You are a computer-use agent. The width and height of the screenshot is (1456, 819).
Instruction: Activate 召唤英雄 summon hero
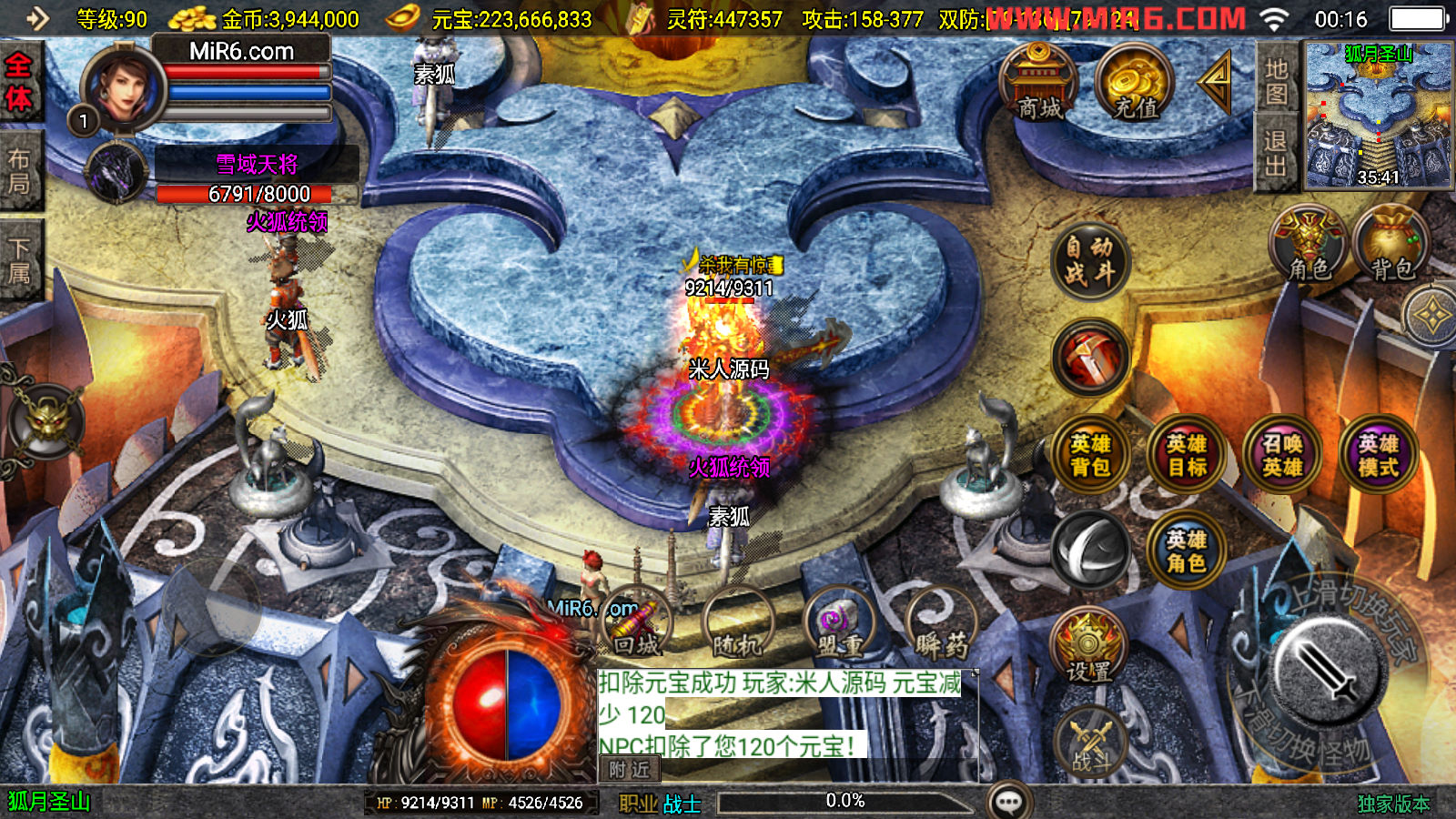pyautogui.click(x=1282, y=455)
